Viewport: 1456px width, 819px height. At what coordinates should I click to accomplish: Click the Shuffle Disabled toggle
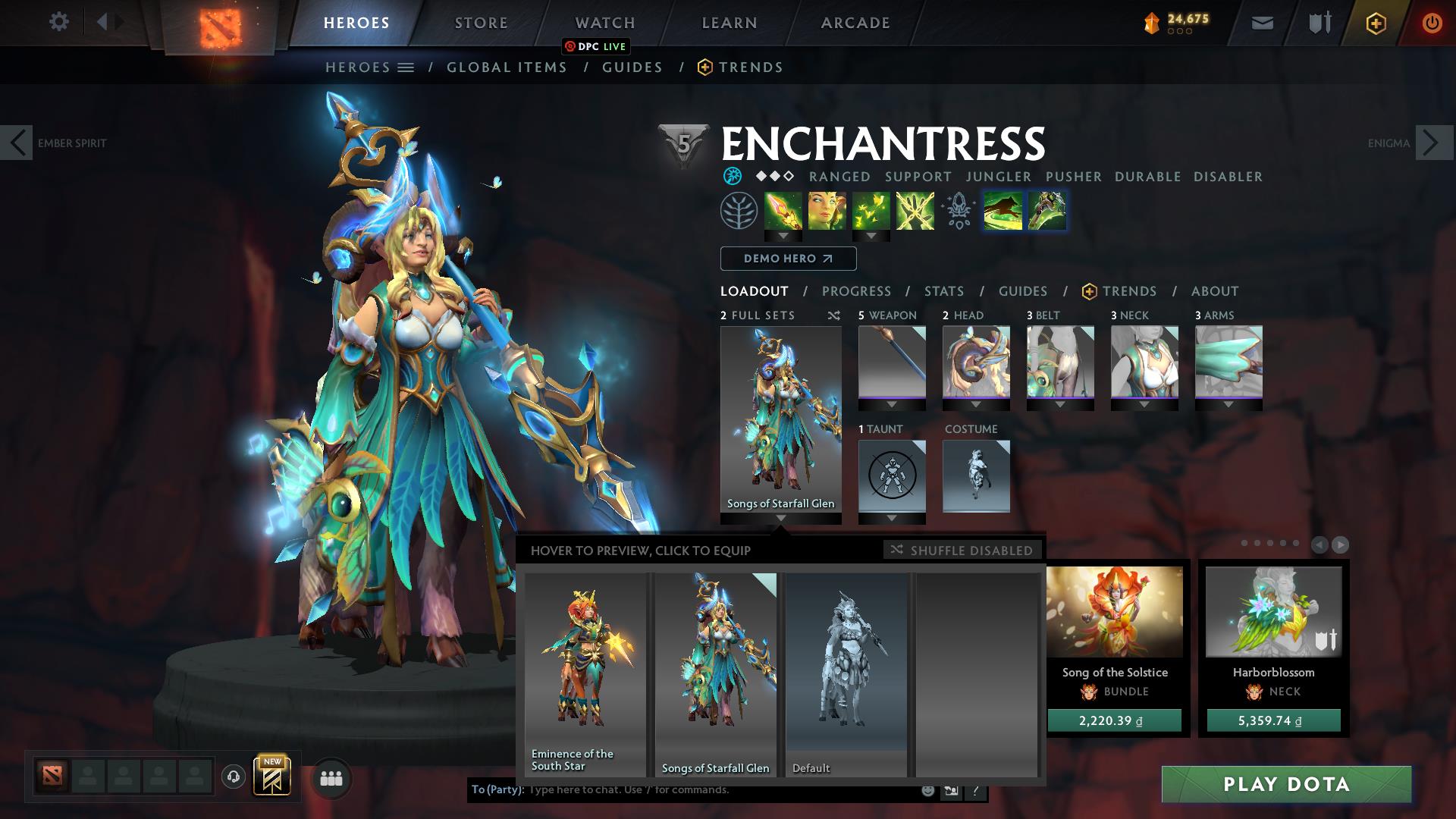point(962,551)
